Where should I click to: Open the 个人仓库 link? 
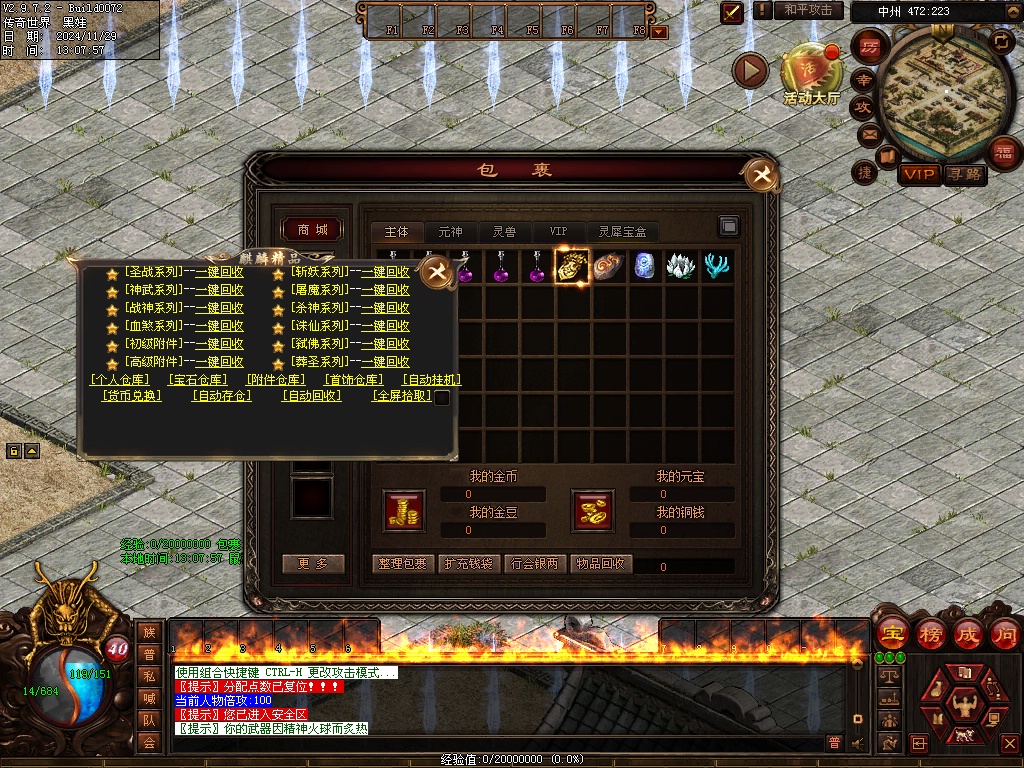point(119,380)
